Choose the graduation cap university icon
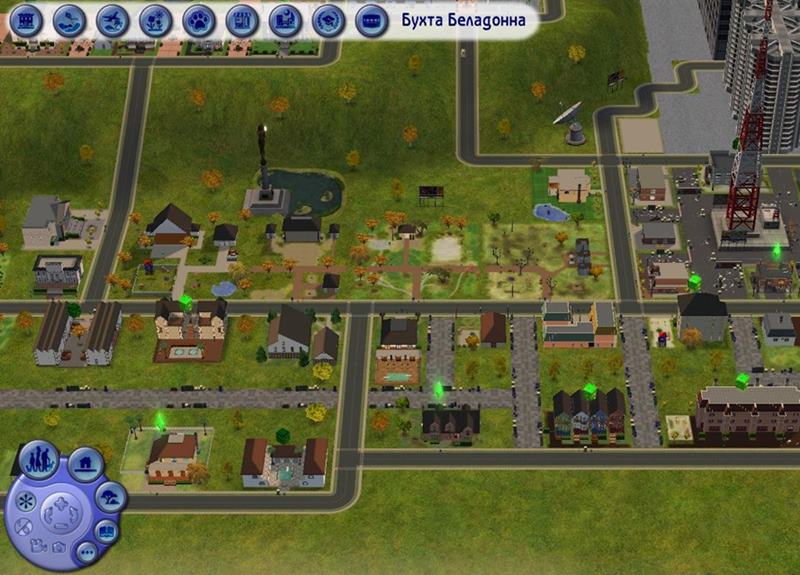Screen dimensions: 800x575 click(328, 19)
